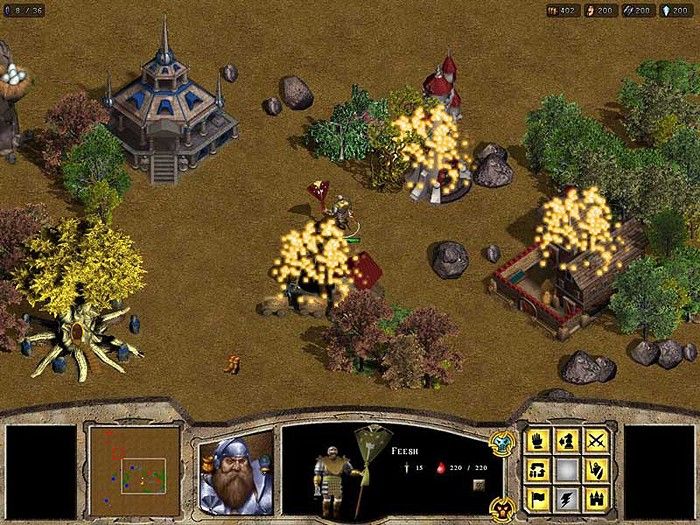Activate the lightning bolt ability button
700x525 pixels.
click(x=568, y=497)
